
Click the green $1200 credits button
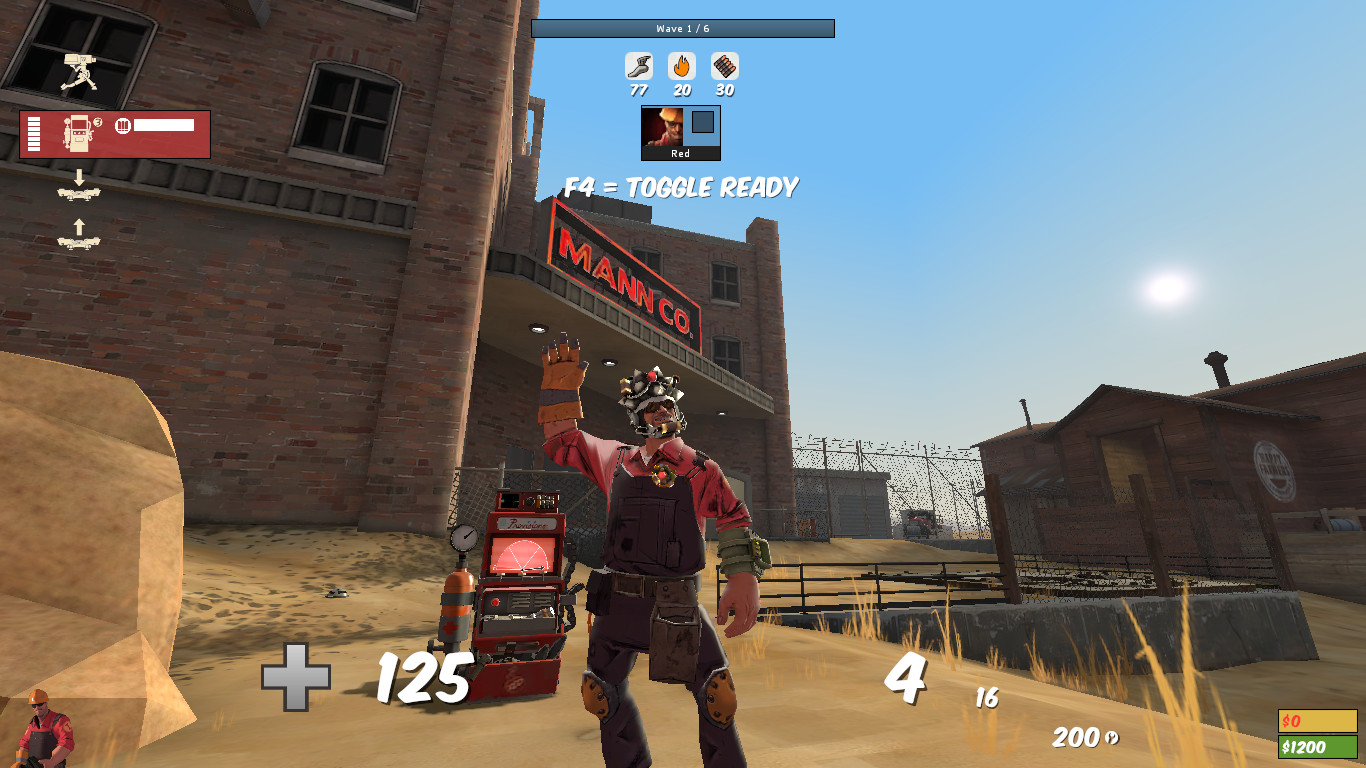pos(1316,744)
